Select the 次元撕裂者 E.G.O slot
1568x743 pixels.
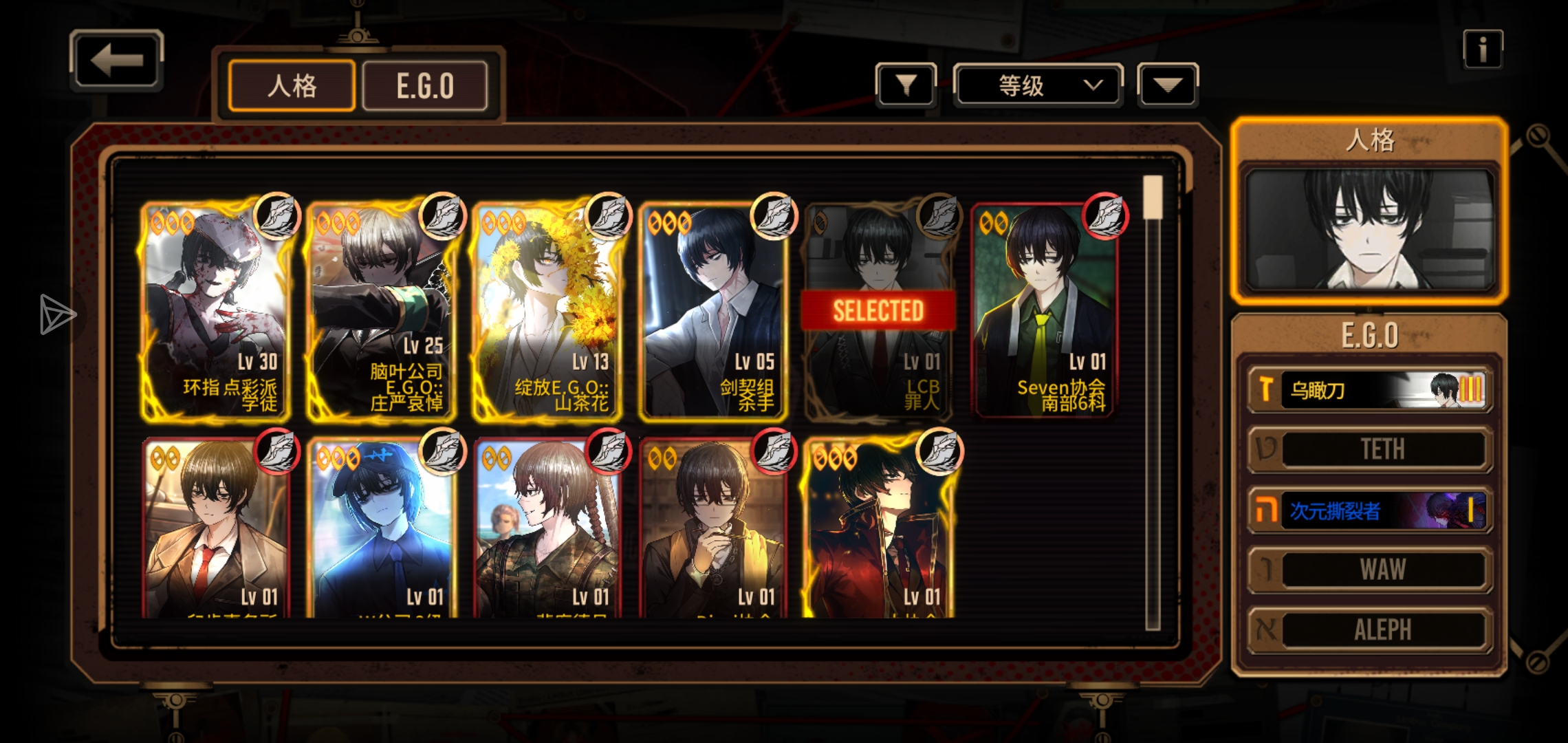(1370, 510)
